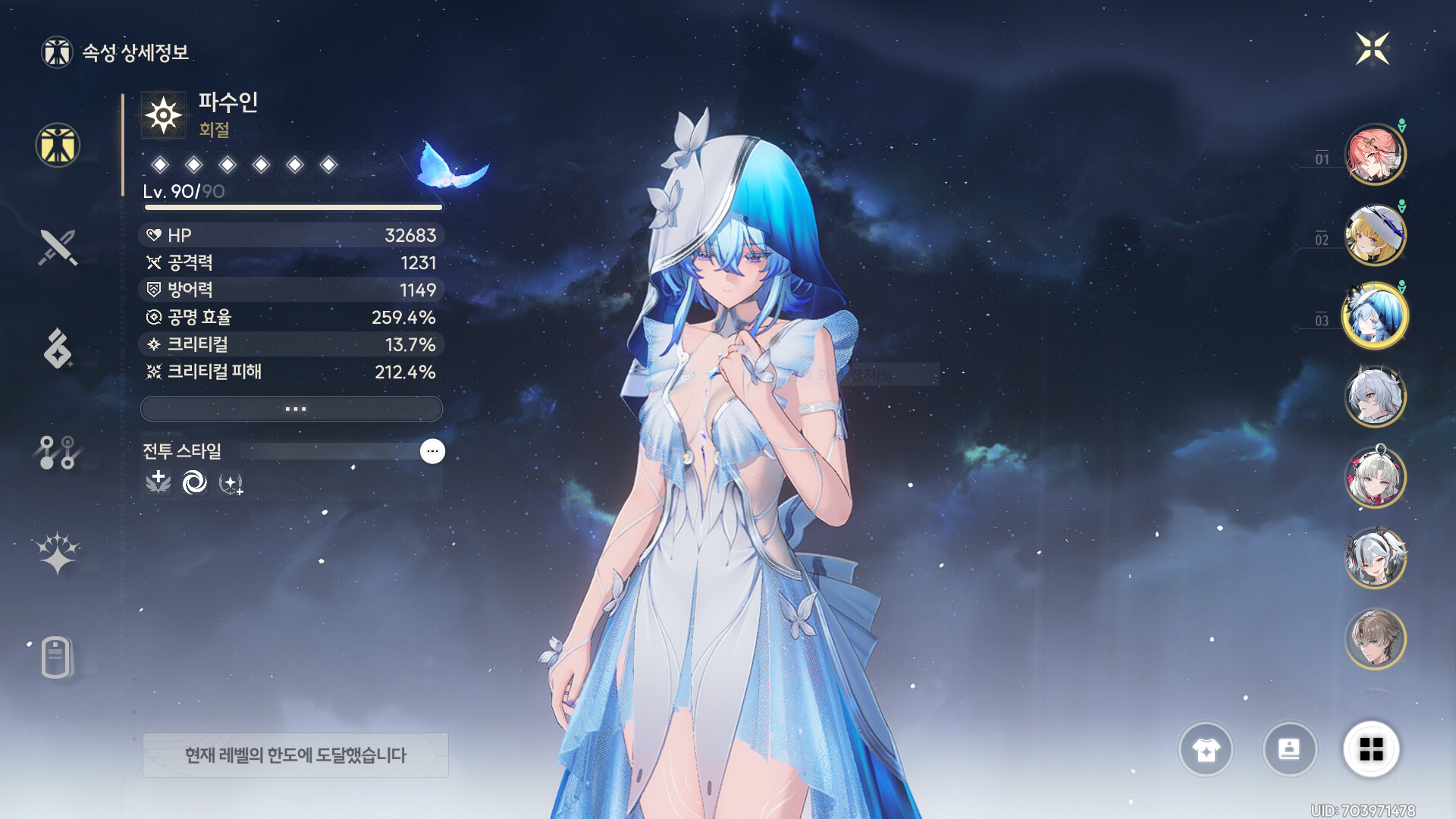Open the echo tab with diamond icon
Viewport: 1456px width, 819px height.
tap(58, 349)
